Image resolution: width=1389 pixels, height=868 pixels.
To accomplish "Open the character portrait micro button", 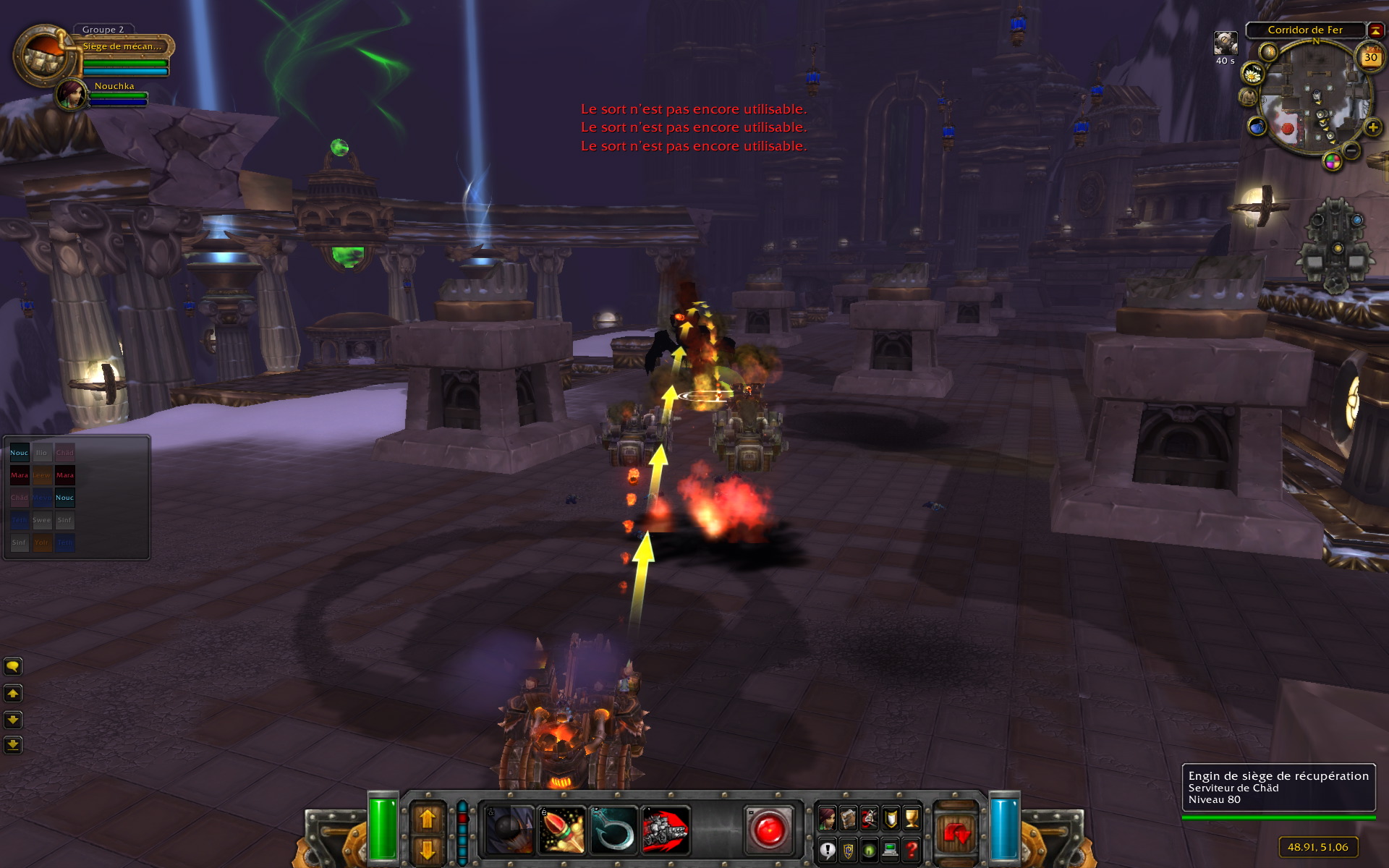I will [x=827, y=818].
